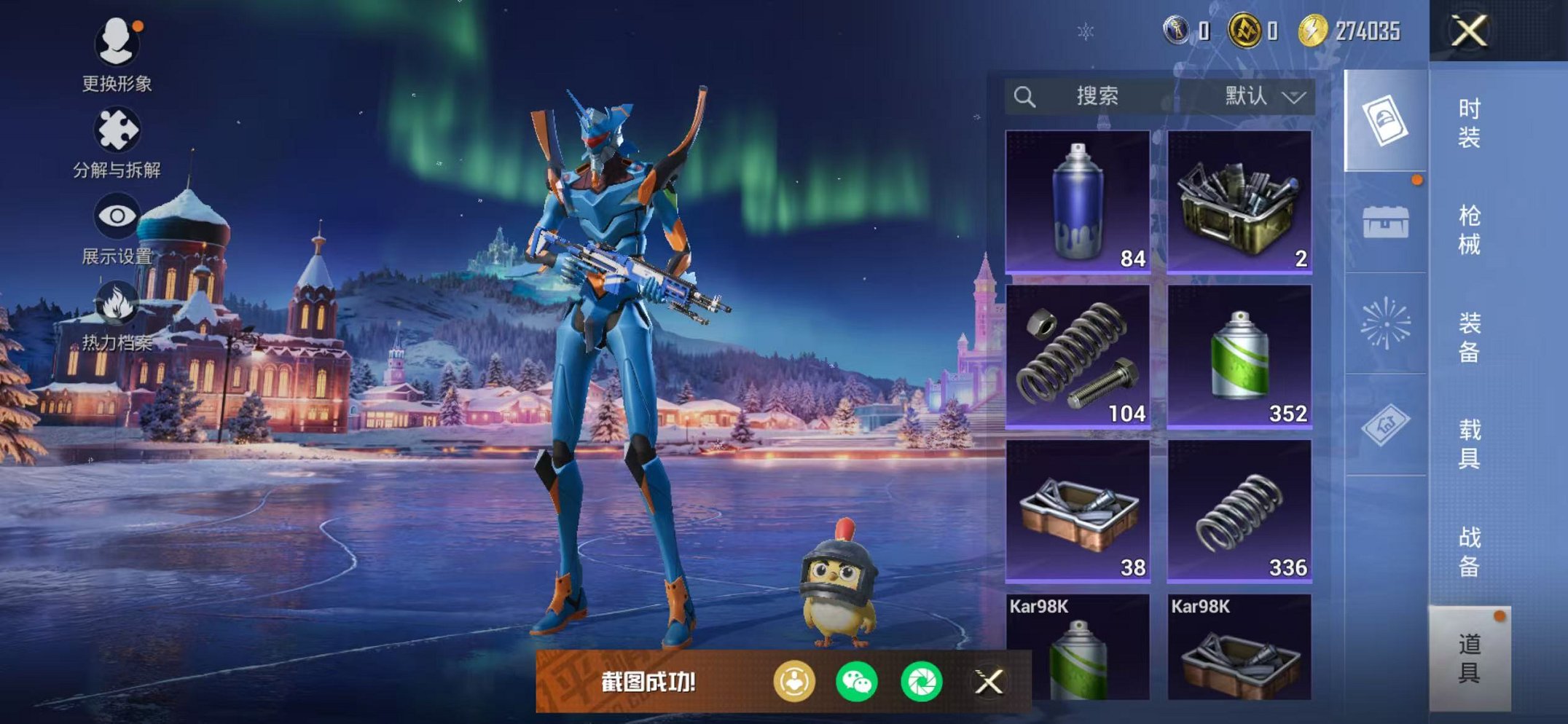
Task: Switch to the 时装 outfits tab
Action: coord(1469,122)
